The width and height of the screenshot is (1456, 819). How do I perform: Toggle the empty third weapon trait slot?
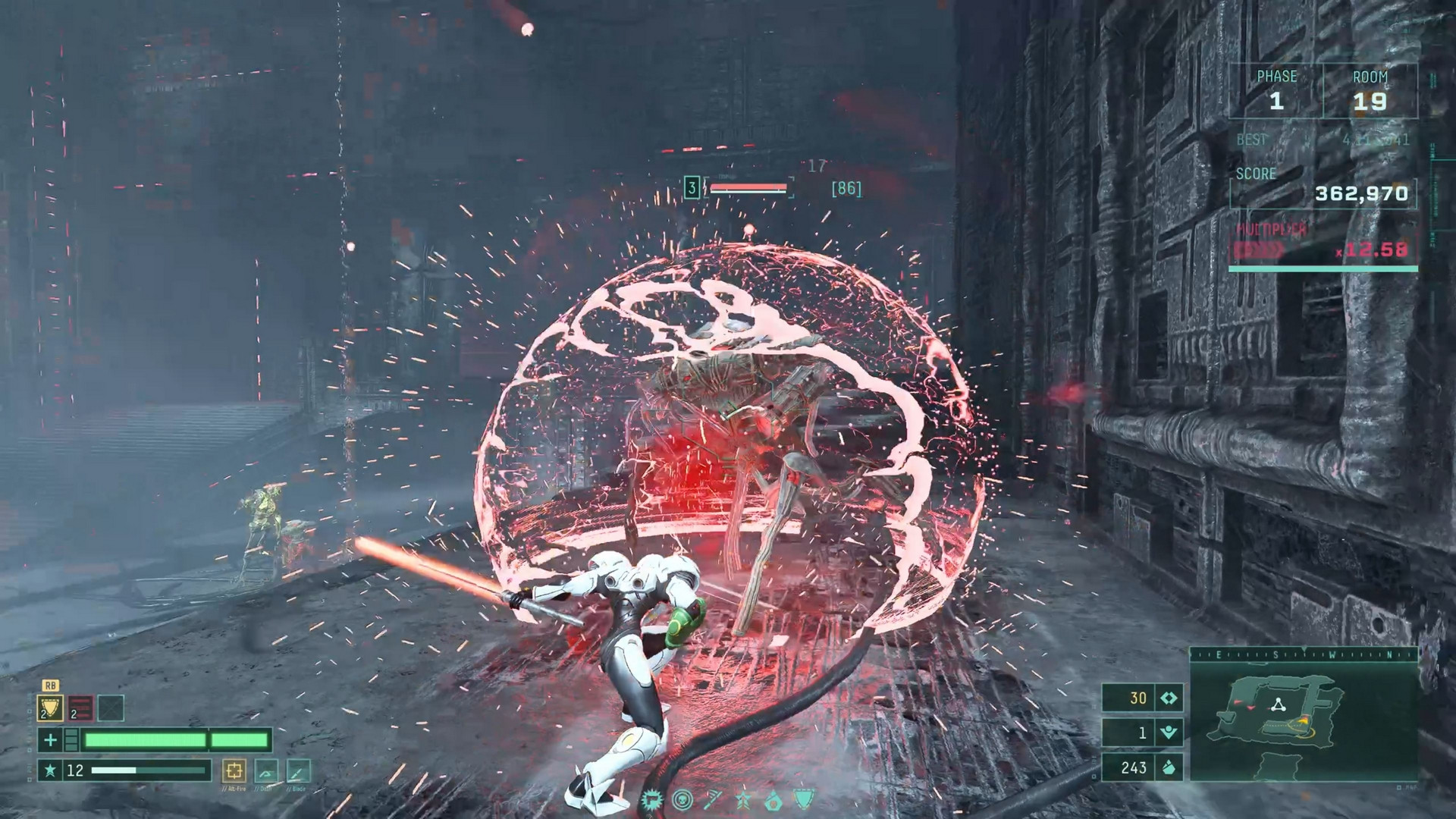[111, 708]
